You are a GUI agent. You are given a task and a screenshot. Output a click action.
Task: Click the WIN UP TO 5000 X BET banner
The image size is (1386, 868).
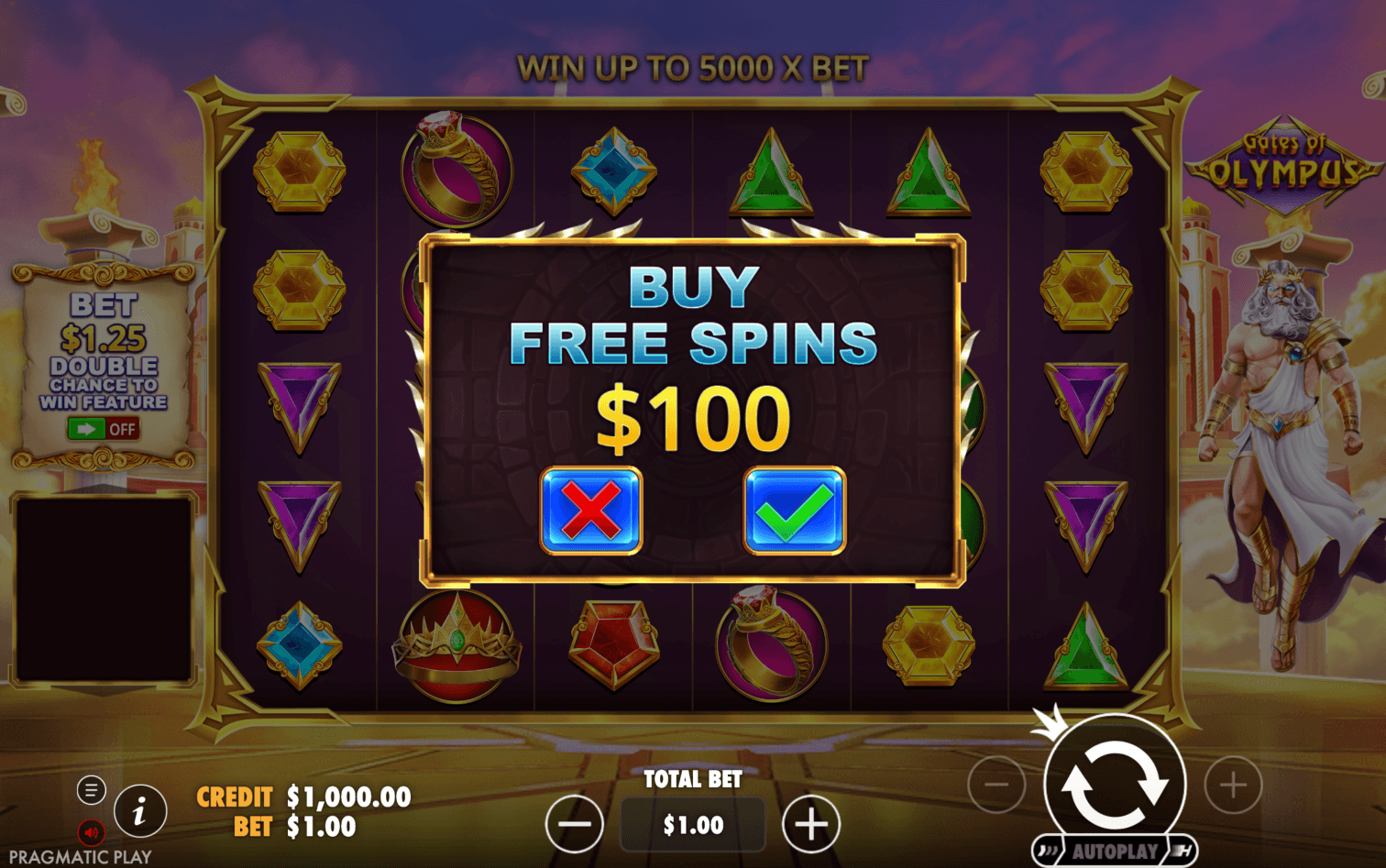tap(692, 67)
